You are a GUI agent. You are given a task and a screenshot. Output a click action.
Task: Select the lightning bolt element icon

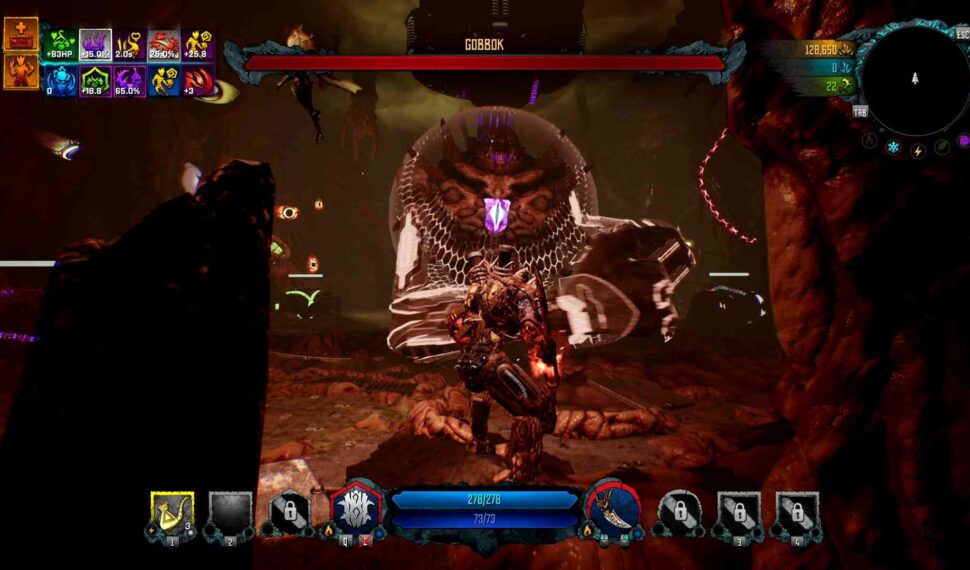click(918, 150)
